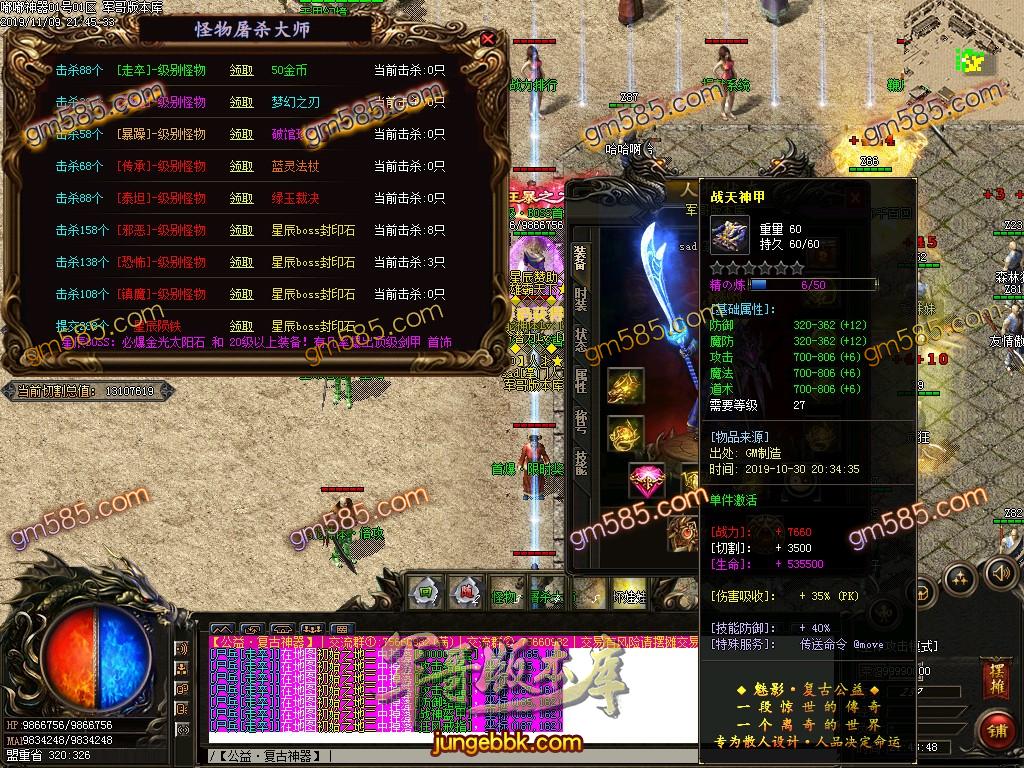Close the Monster Slayer Master window

coord(487,39)
